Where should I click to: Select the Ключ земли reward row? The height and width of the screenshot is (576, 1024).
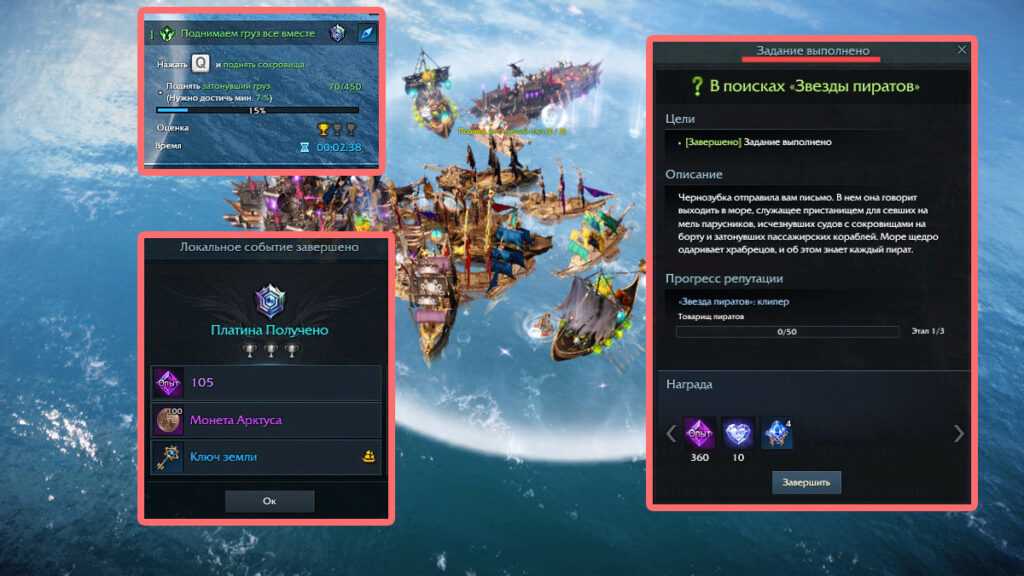click(267, 457)
